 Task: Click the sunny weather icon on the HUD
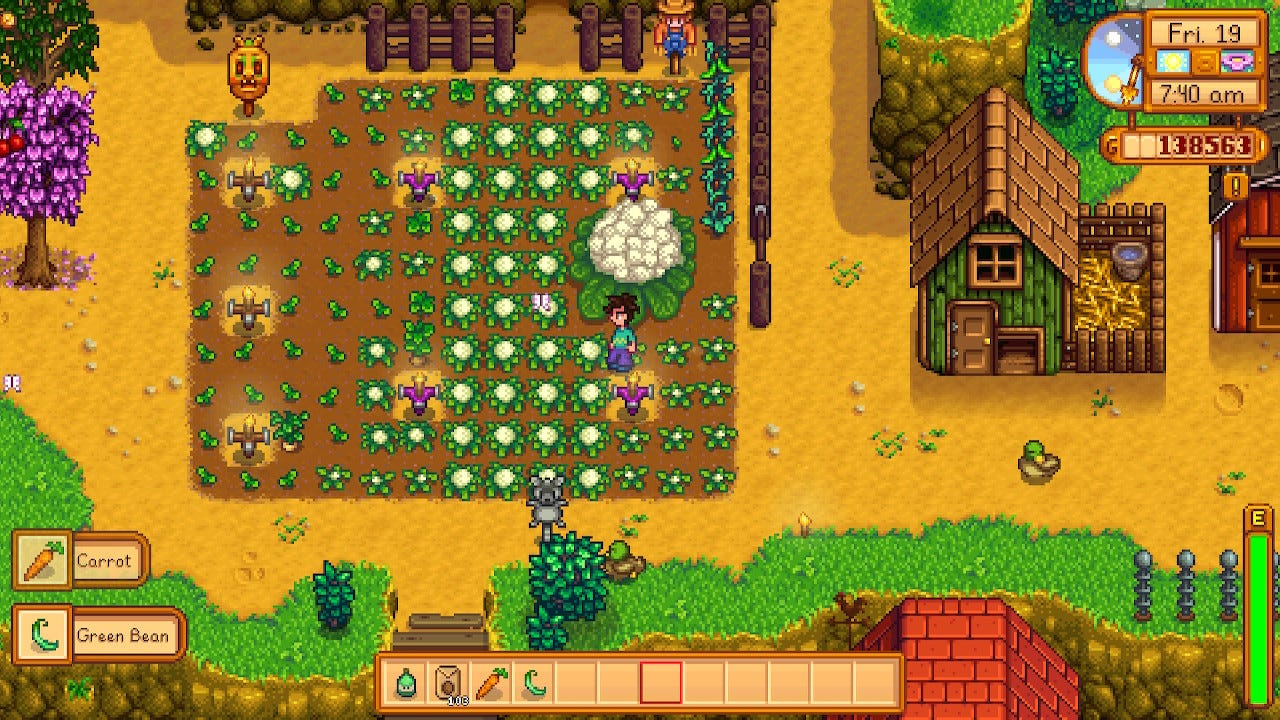(x=1173, y=62)
